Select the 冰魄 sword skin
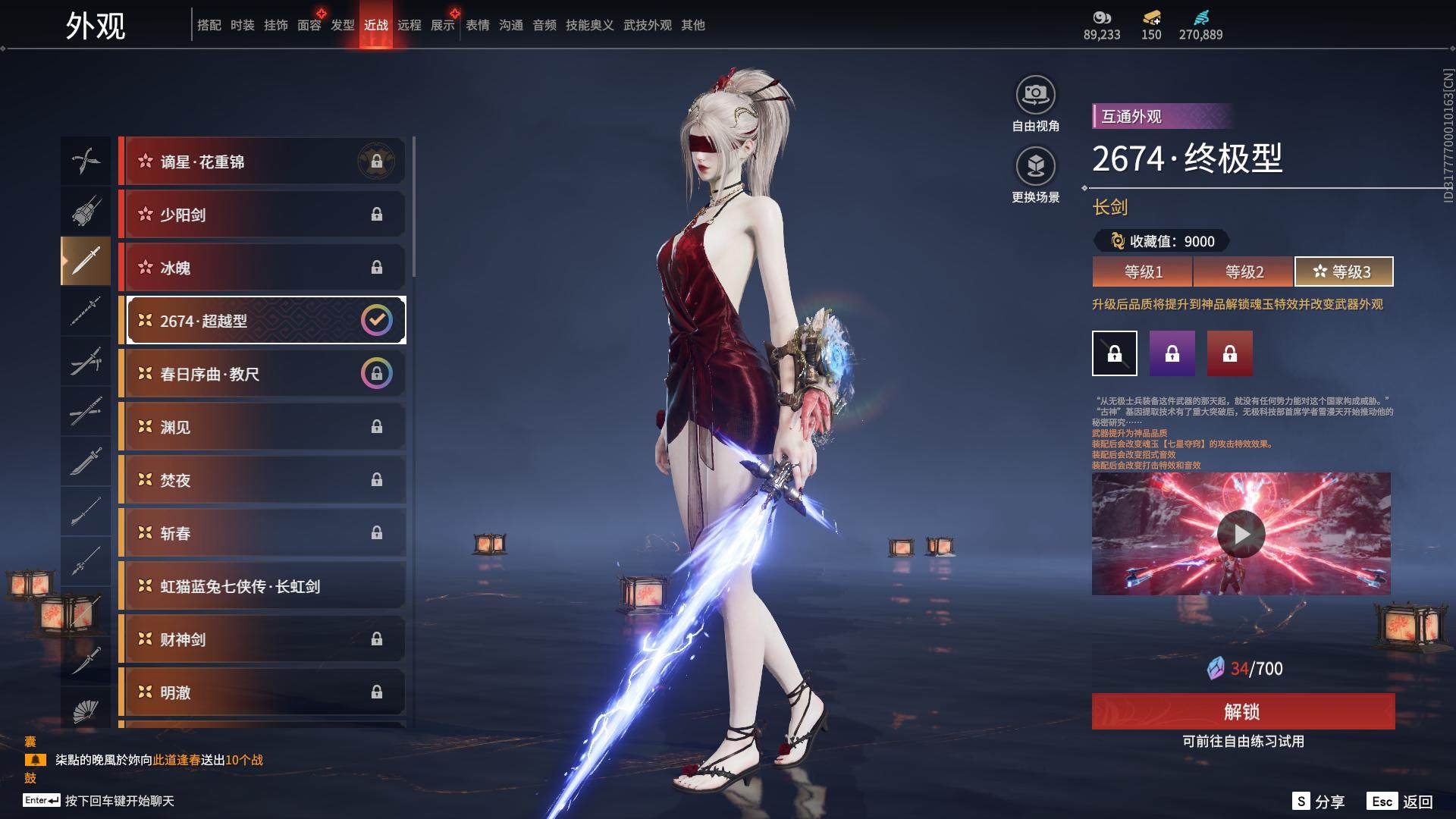The width and height of the screenshot is (1456, 819). (262, 268)
